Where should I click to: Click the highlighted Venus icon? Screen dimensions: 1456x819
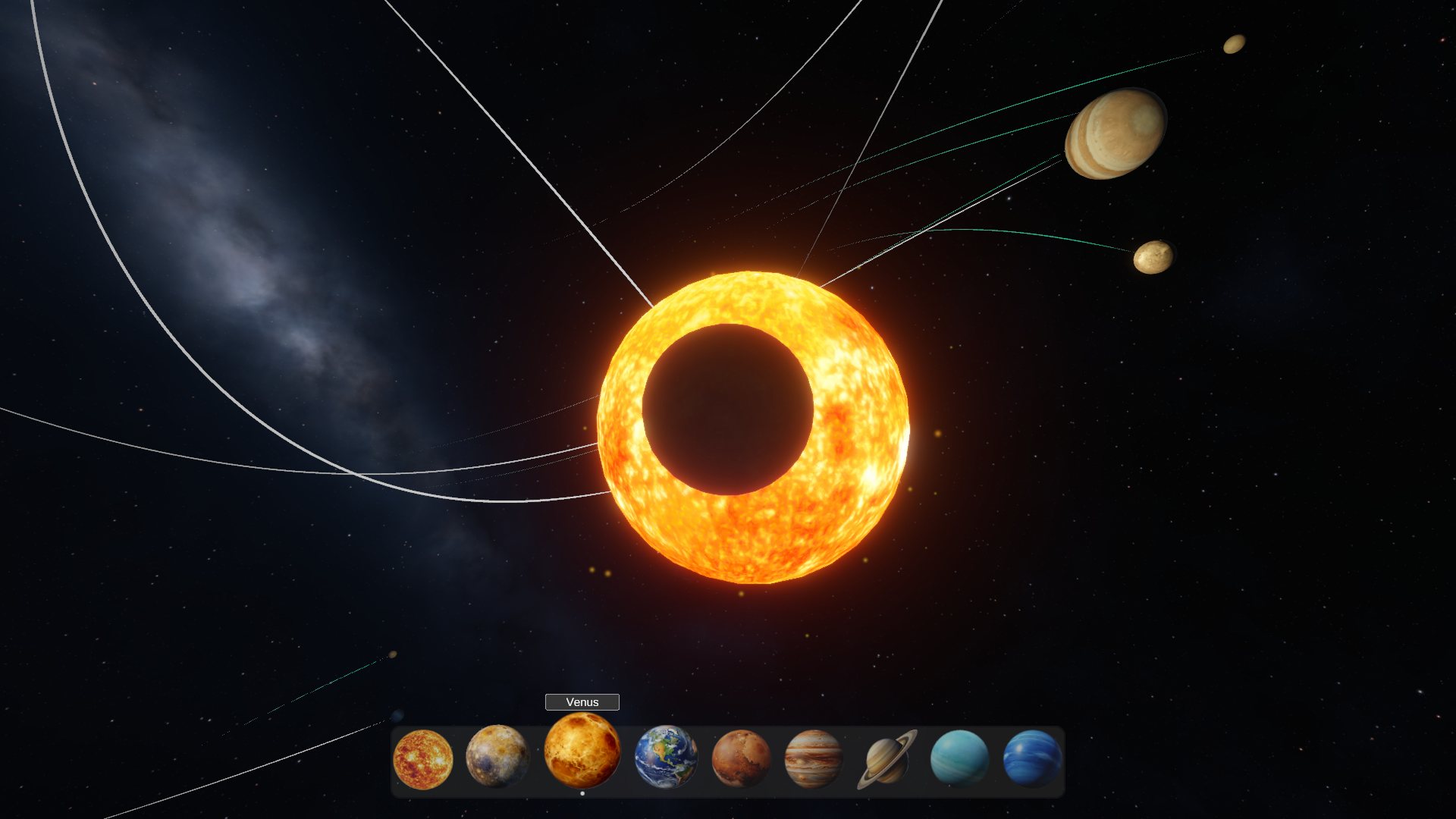tap(582, 750)
